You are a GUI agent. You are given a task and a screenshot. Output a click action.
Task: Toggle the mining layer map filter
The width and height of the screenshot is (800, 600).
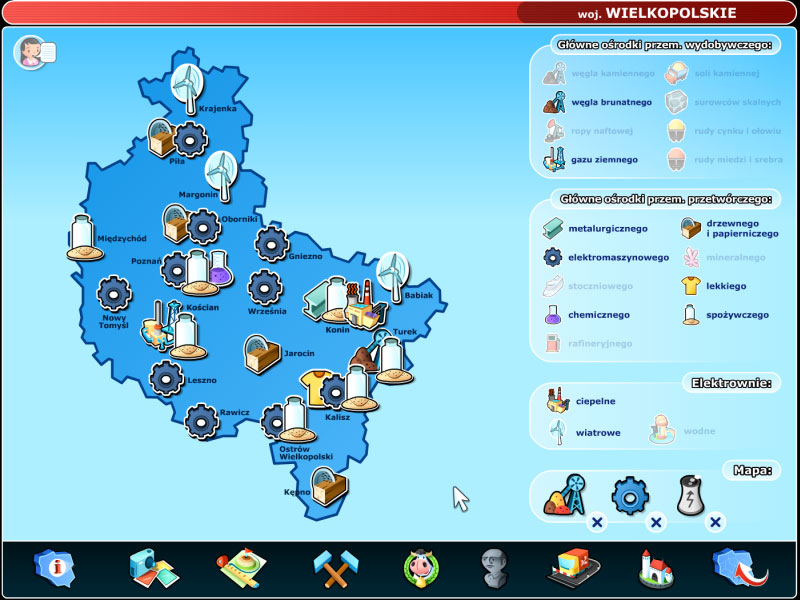tap(566, 496)
